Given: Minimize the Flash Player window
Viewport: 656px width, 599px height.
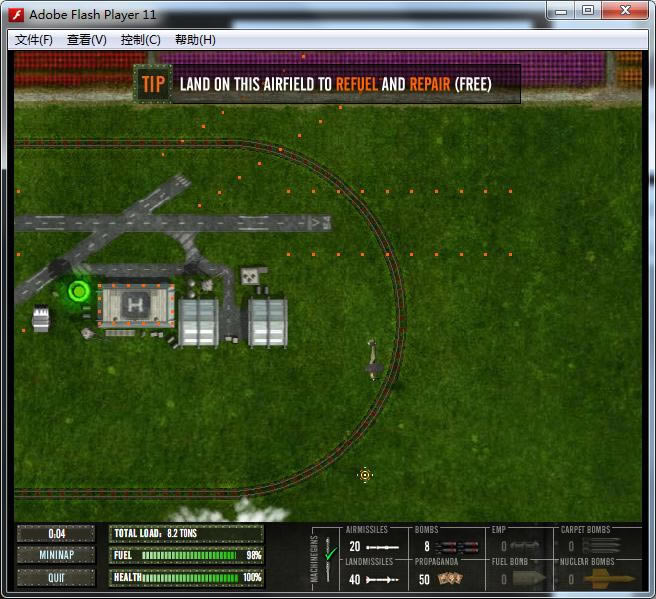Looking at the screenshot, I should pyautogui.click(x=560, y=11).
